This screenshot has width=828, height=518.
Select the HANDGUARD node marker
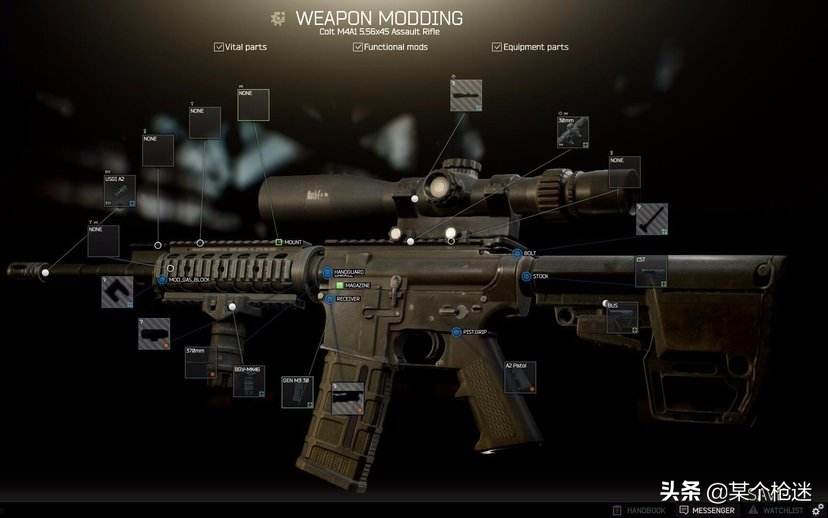tap(327, 272)
